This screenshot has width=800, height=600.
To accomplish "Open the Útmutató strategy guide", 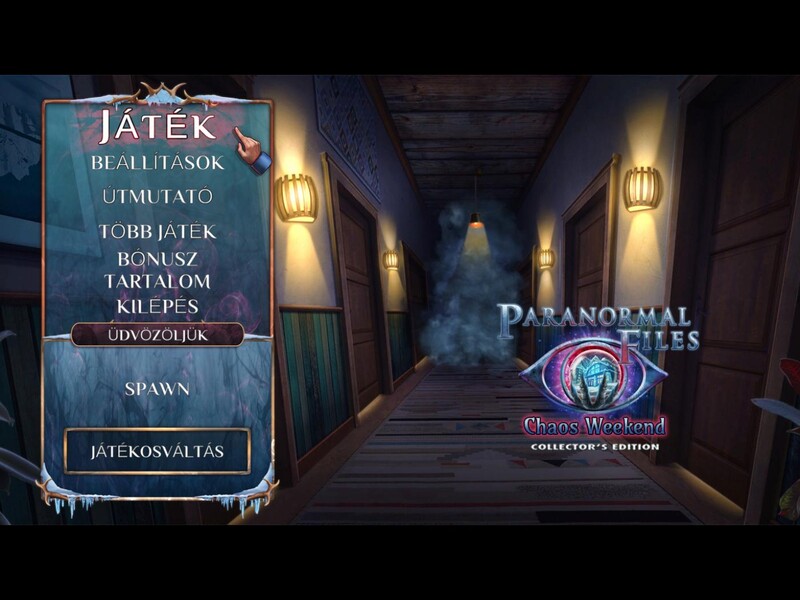I will [157, 196].
